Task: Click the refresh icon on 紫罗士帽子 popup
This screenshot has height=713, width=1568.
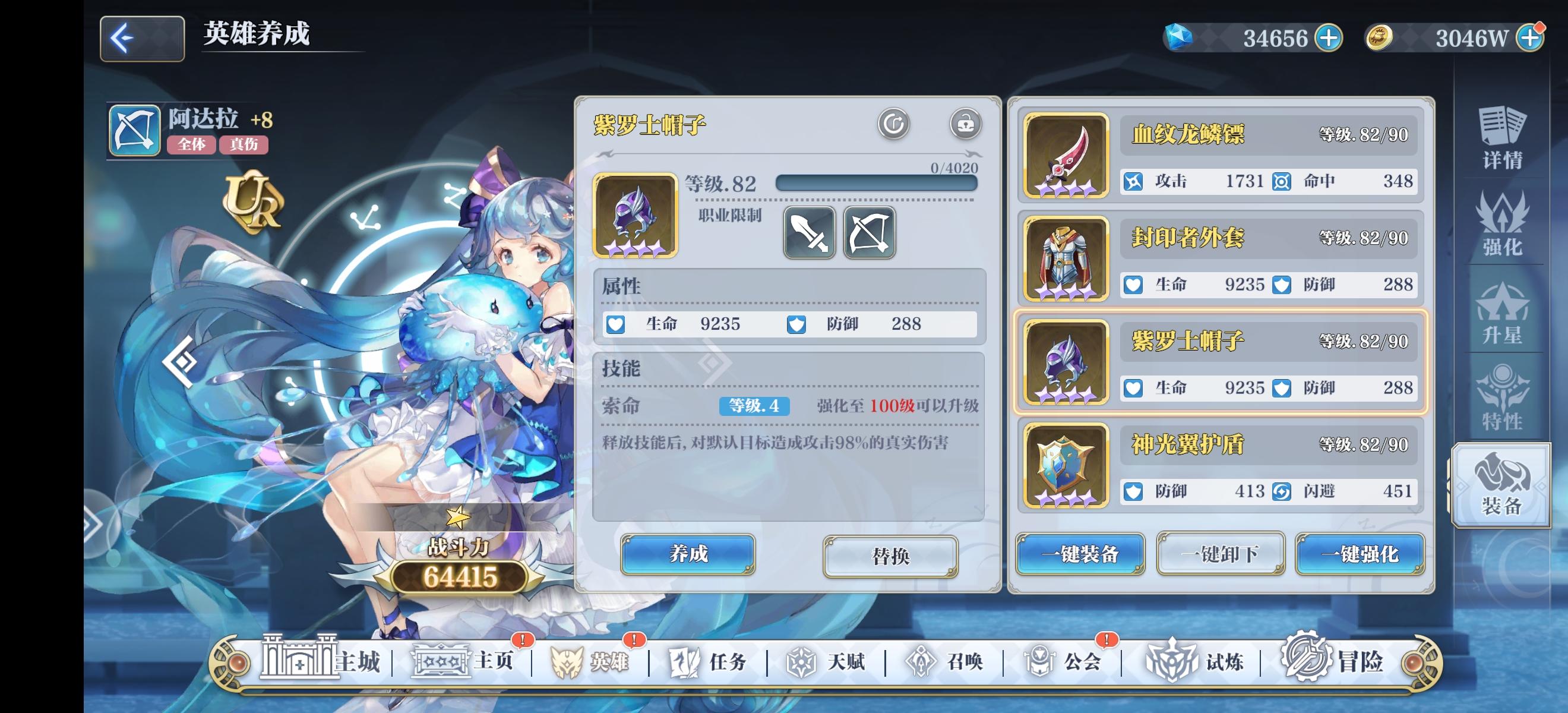Action: point(893,124)
